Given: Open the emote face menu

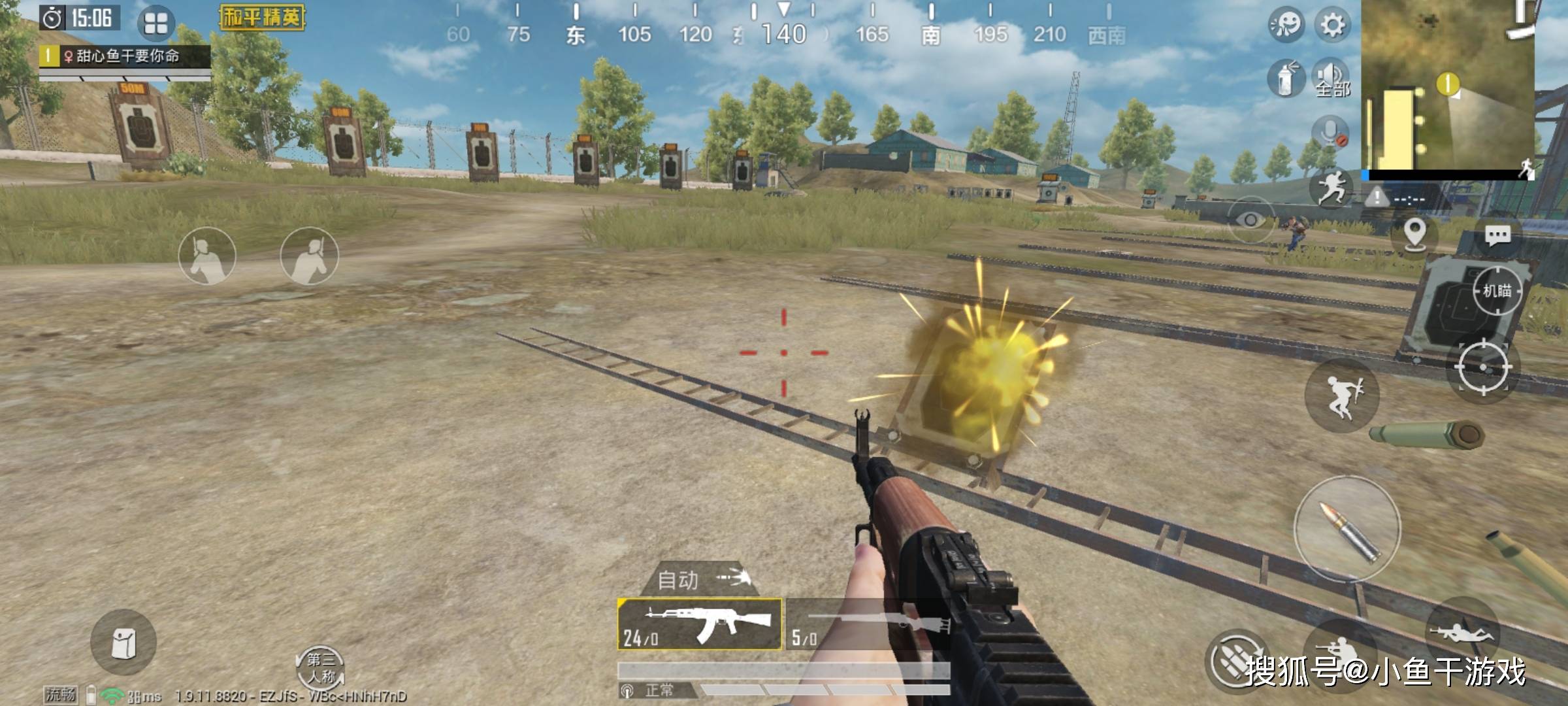Looking at the screenshot, I should point(1286,25).
